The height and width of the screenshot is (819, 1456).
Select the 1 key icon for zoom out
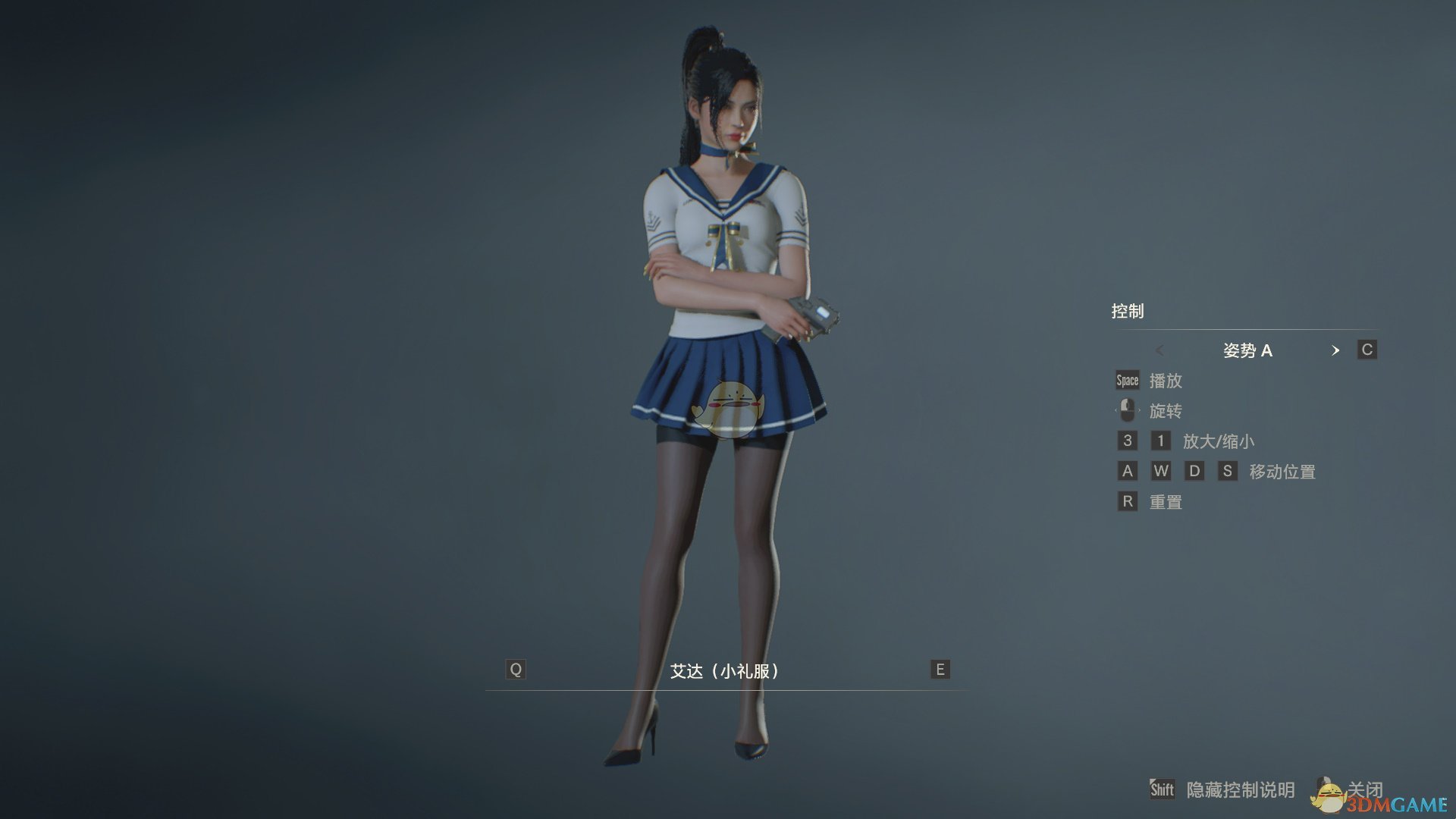(x=1160, y=441)
